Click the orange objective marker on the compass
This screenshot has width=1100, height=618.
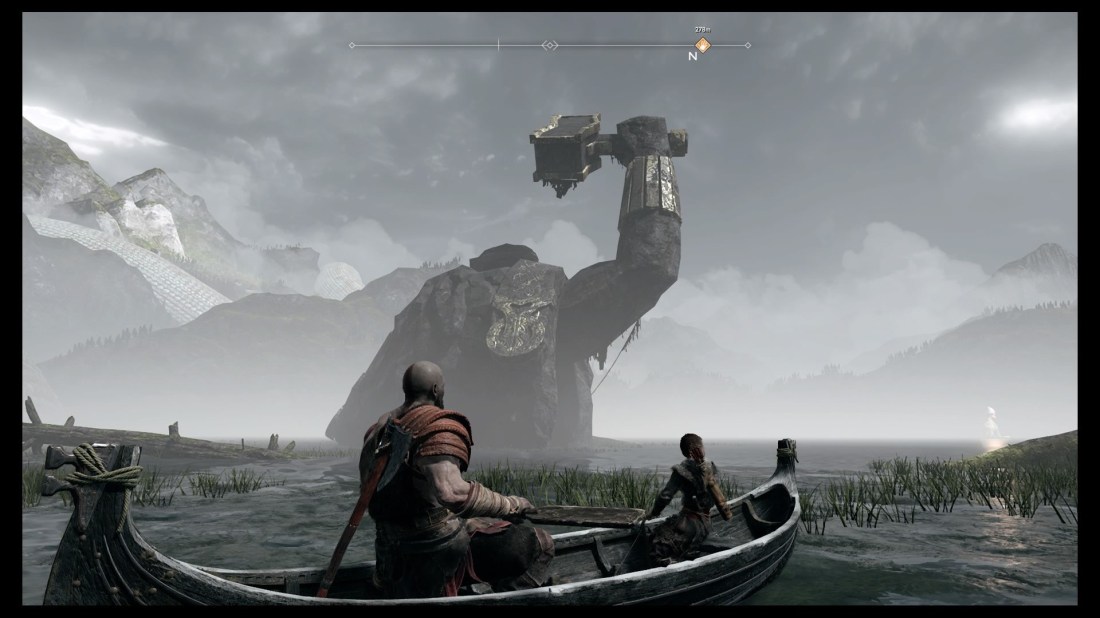[x=702, y=45]
